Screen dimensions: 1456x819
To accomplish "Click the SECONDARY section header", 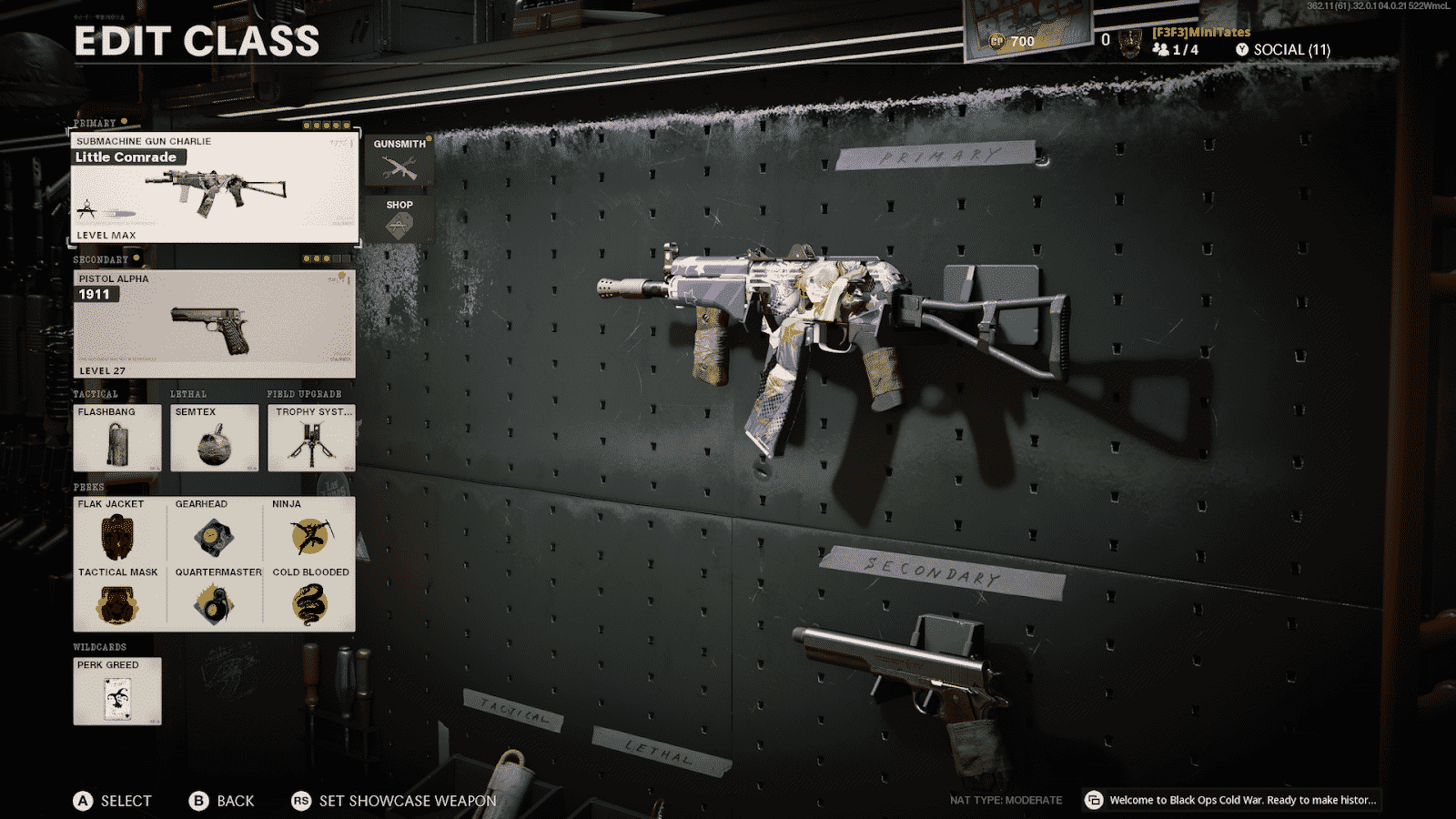I will [x=103, y=259].
